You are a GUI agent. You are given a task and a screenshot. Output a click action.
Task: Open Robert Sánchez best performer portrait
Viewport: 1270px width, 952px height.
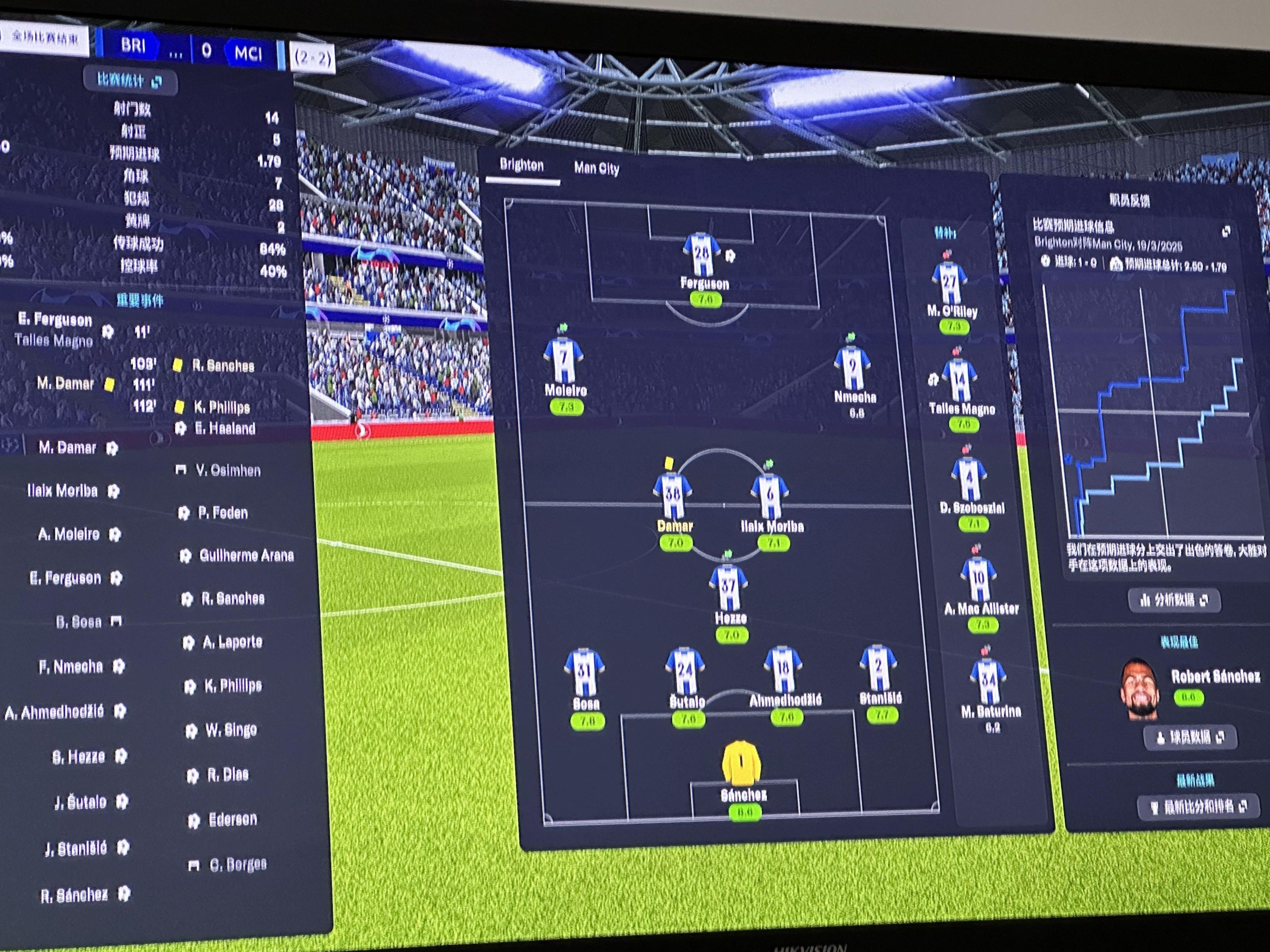[1140, 689]
